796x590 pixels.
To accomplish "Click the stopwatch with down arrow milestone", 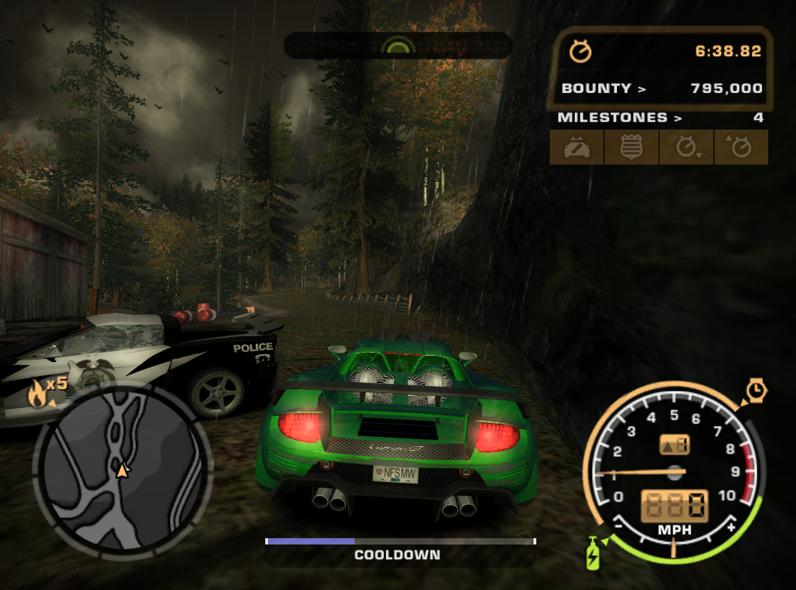I will (x=686, y=147).
